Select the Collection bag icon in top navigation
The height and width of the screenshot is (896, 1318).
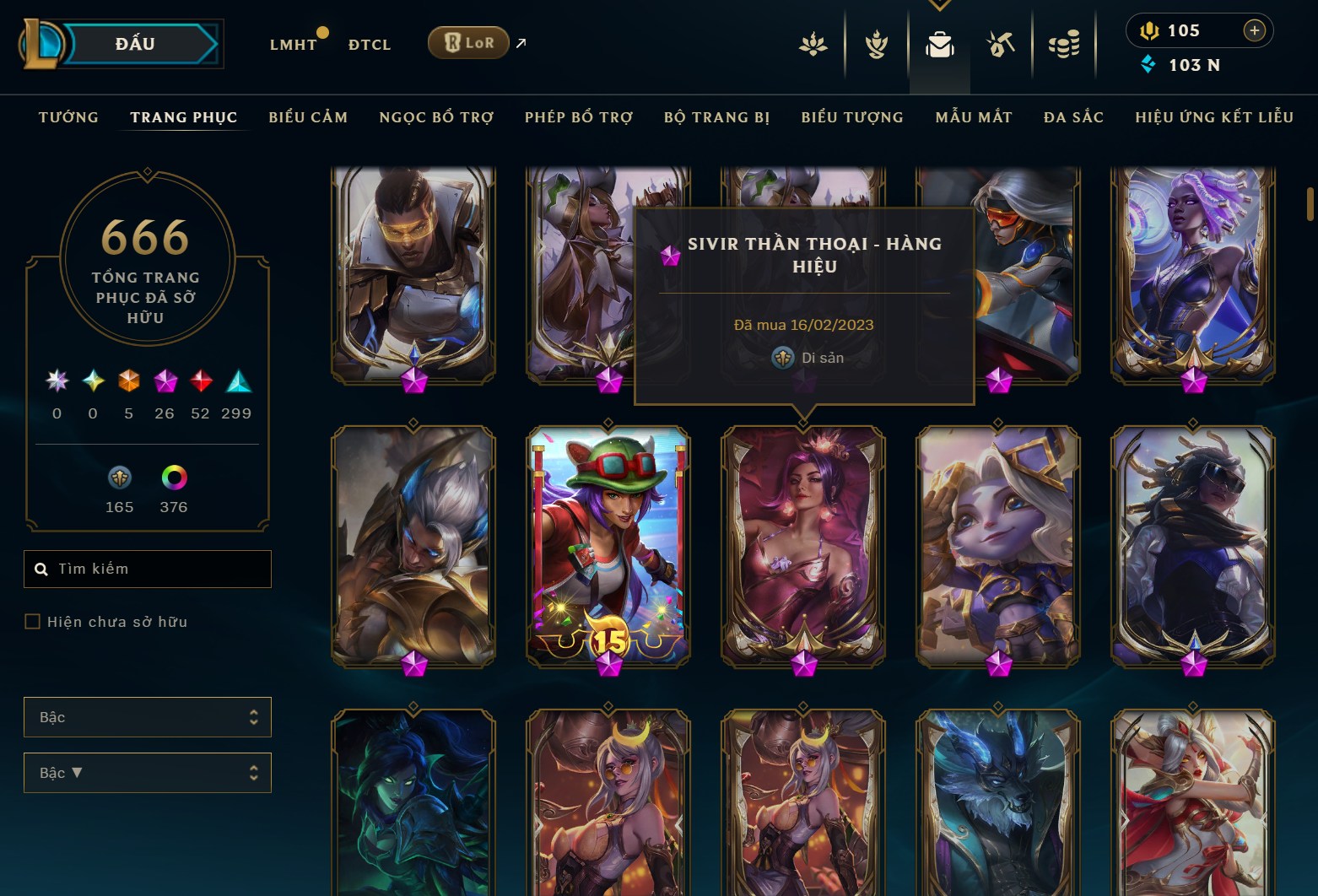pos(939,46)
